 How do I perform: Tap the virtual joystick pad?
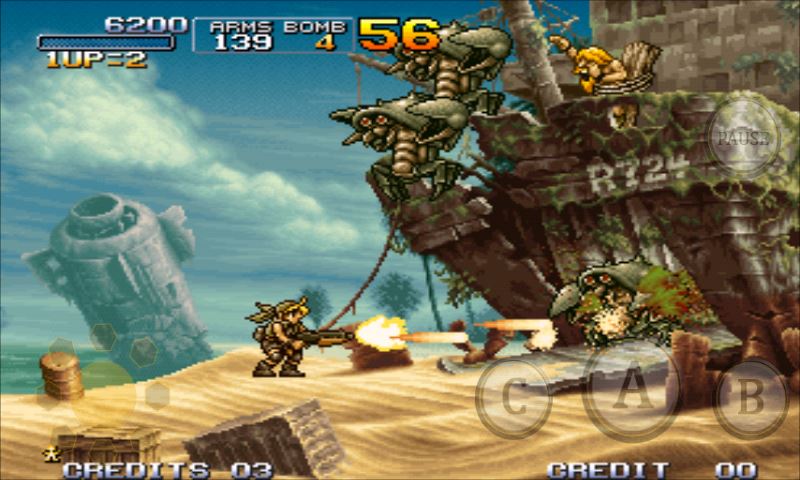(x=100, y=389)
